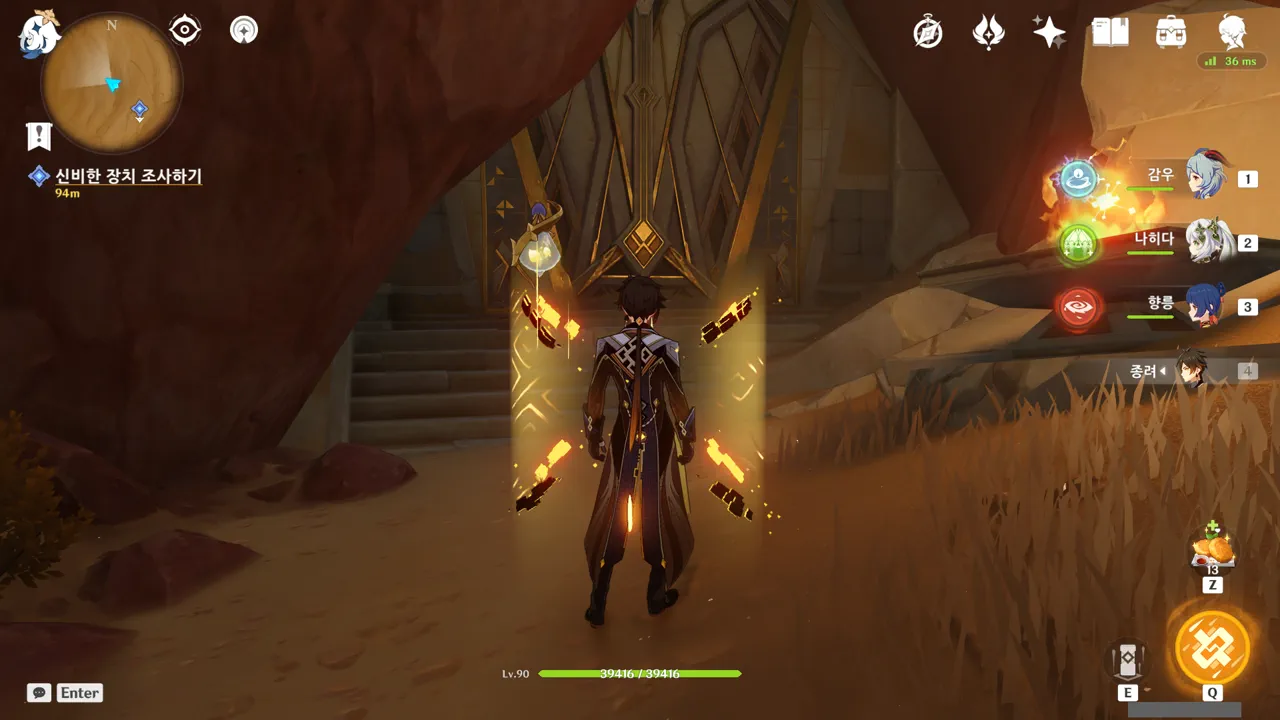Screen dimensions: 1280x720
Task: Open the circular minimap
Action: pos(111,83)
